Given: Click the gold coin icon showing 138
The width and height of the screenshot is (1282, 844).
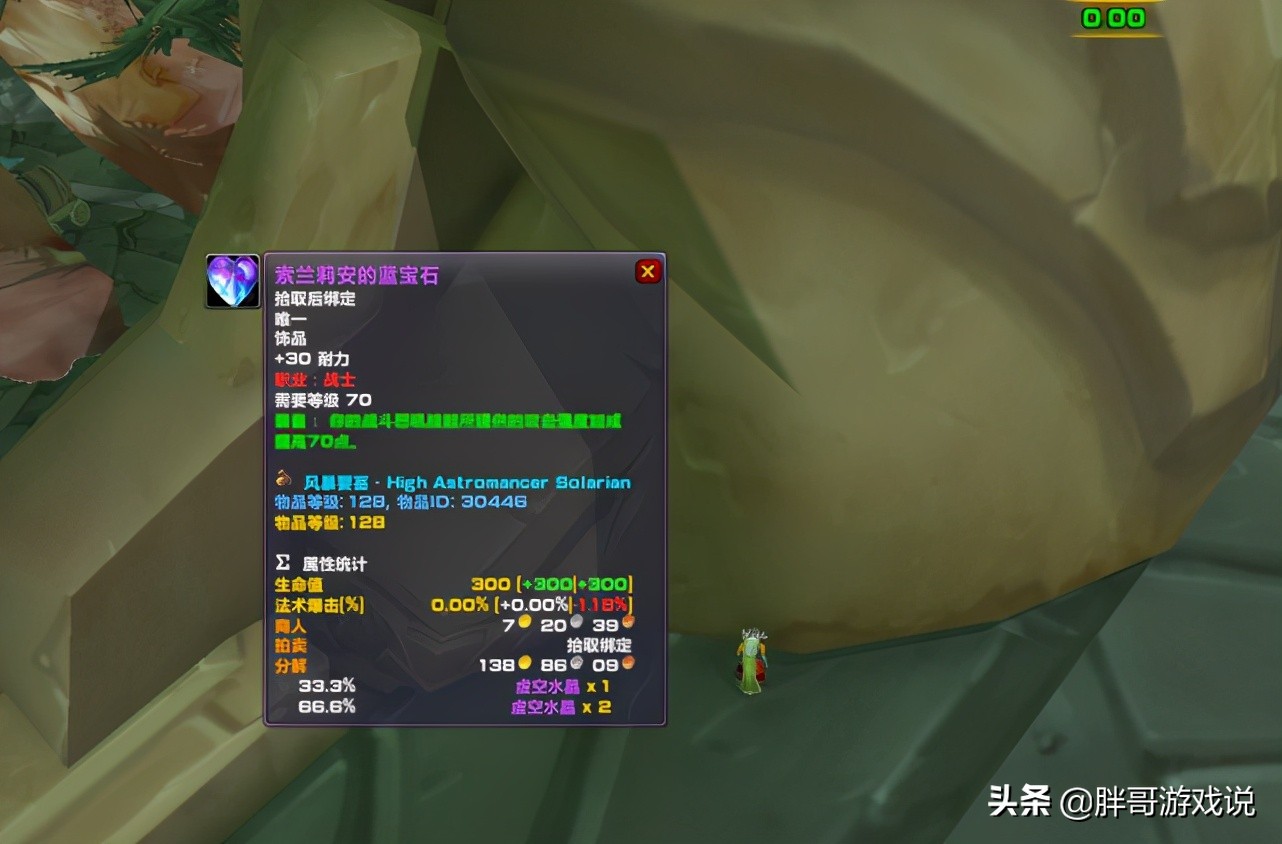Looking at the screenshot, I should click(524, 663).
